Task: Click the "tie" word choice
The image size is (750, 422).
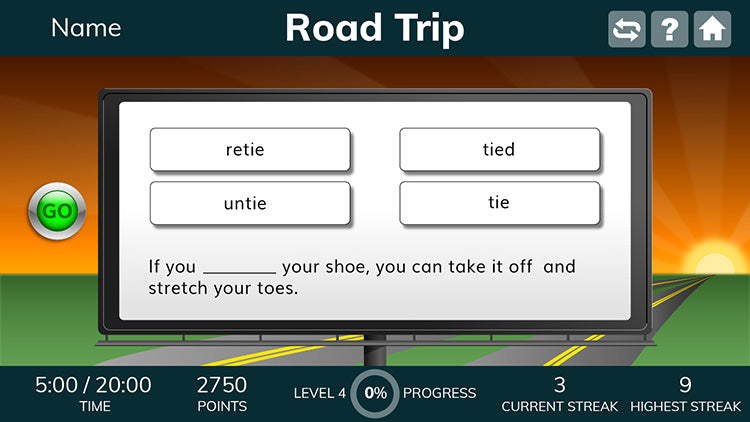Action: tap(499, 203)
